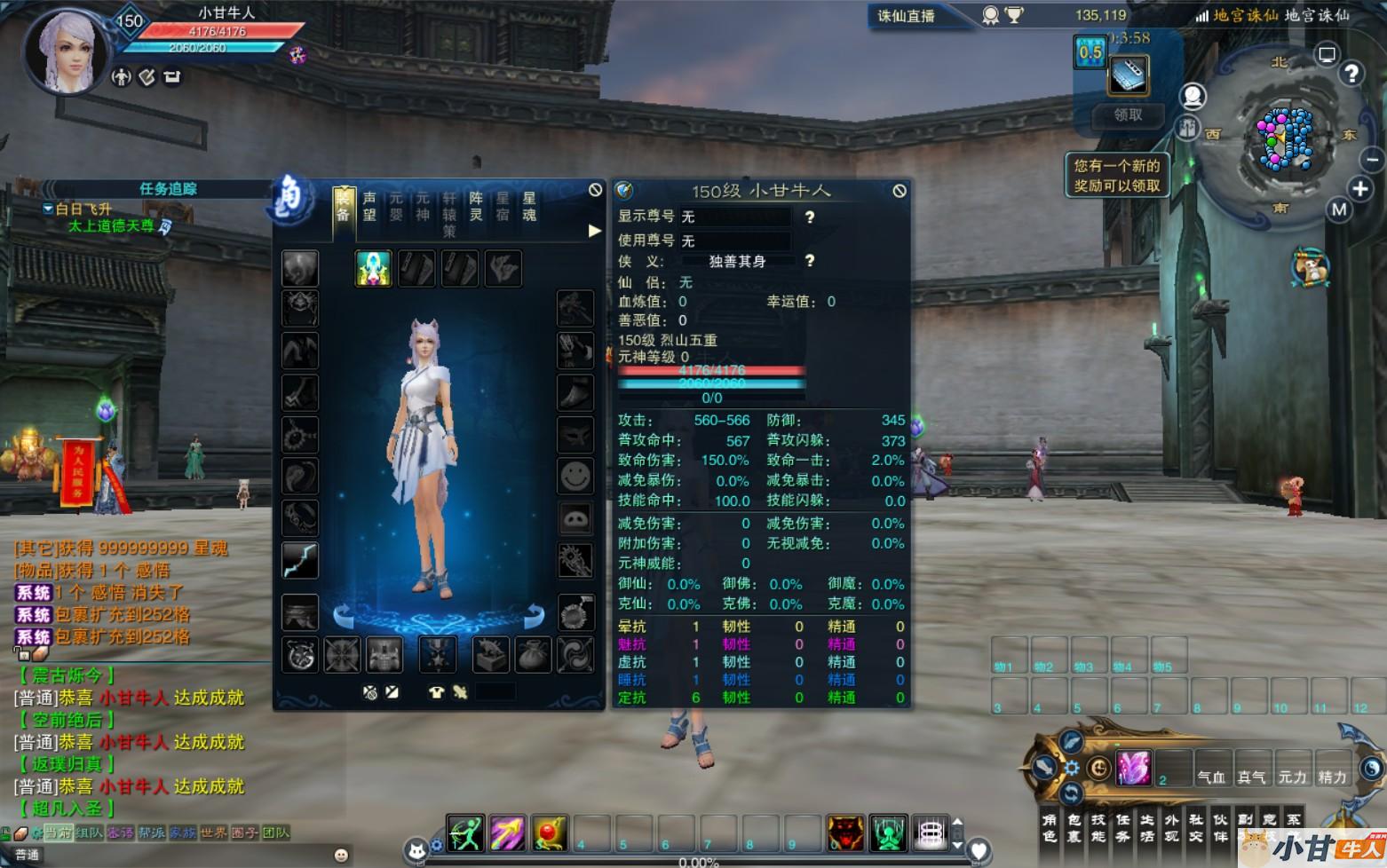The width and height of the screenshot is (1387, 868).
Task: Select the 星魂 tab
Action: (529, 206)
